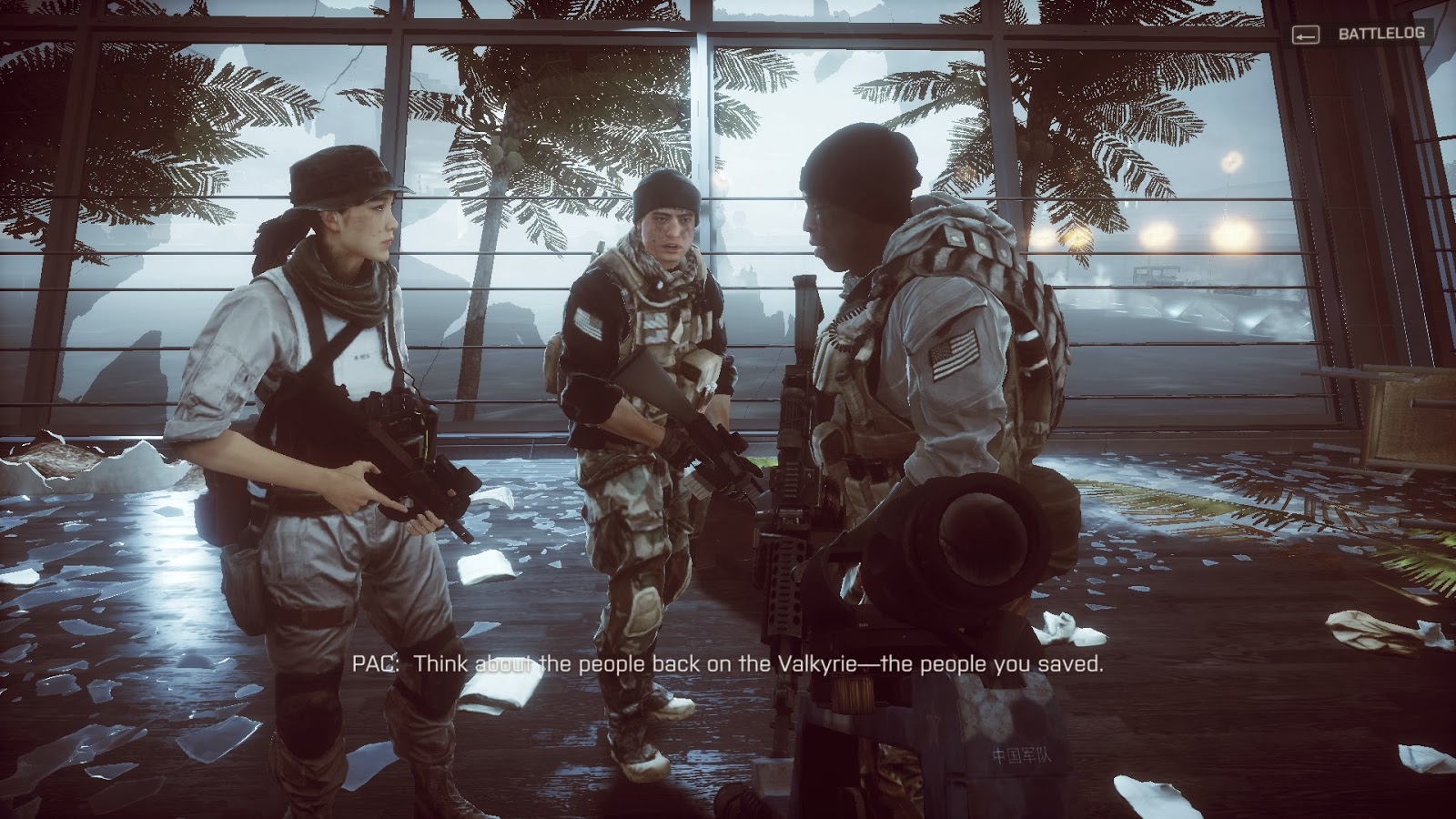Click the back arrow icon beside BATTLELOG
This screenshot has height=819, width=1456.
pyautogui.click(x=1308, y=36)
